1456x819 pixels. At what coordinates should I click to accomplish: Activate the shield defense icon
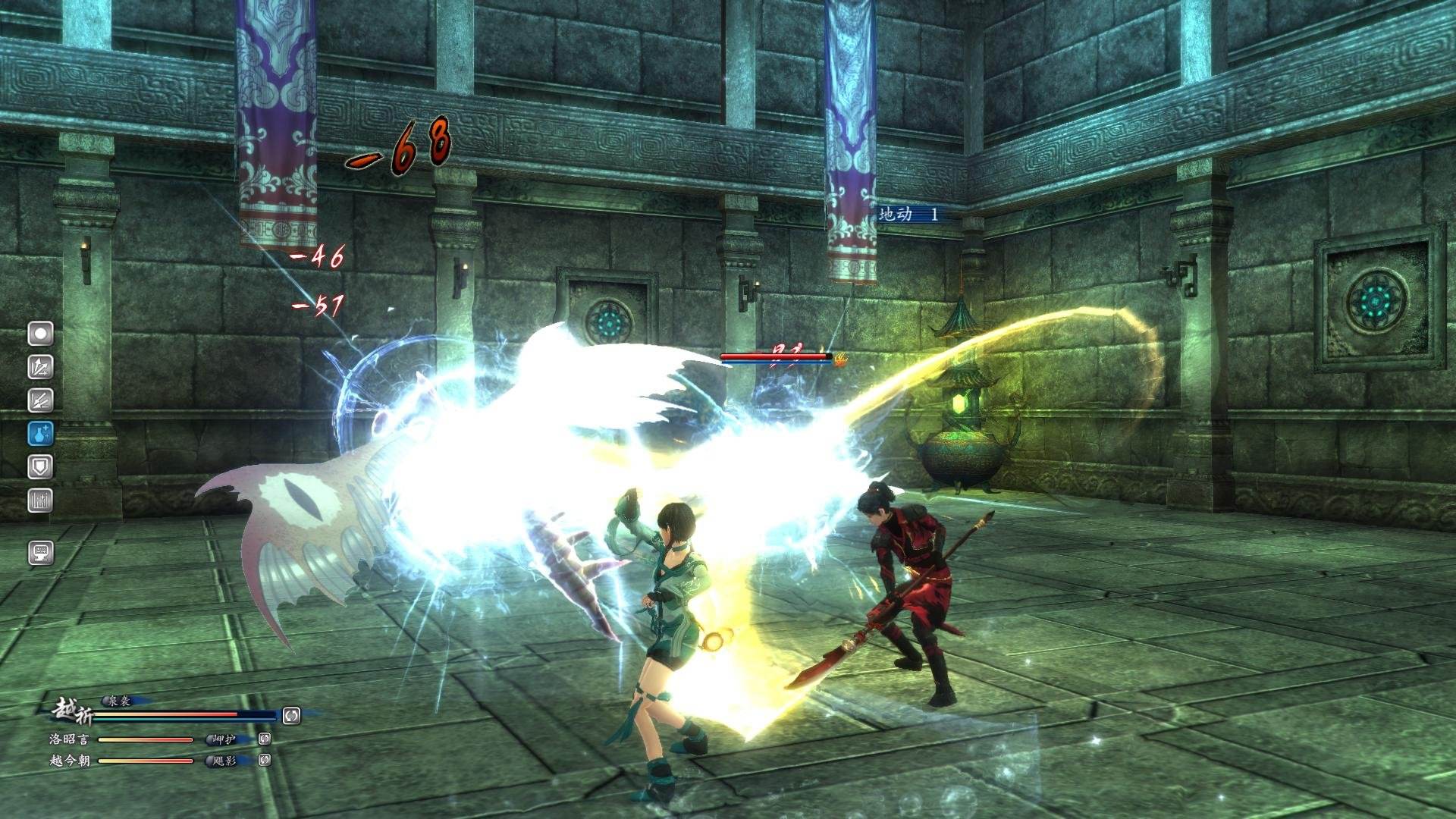[42, 464]
